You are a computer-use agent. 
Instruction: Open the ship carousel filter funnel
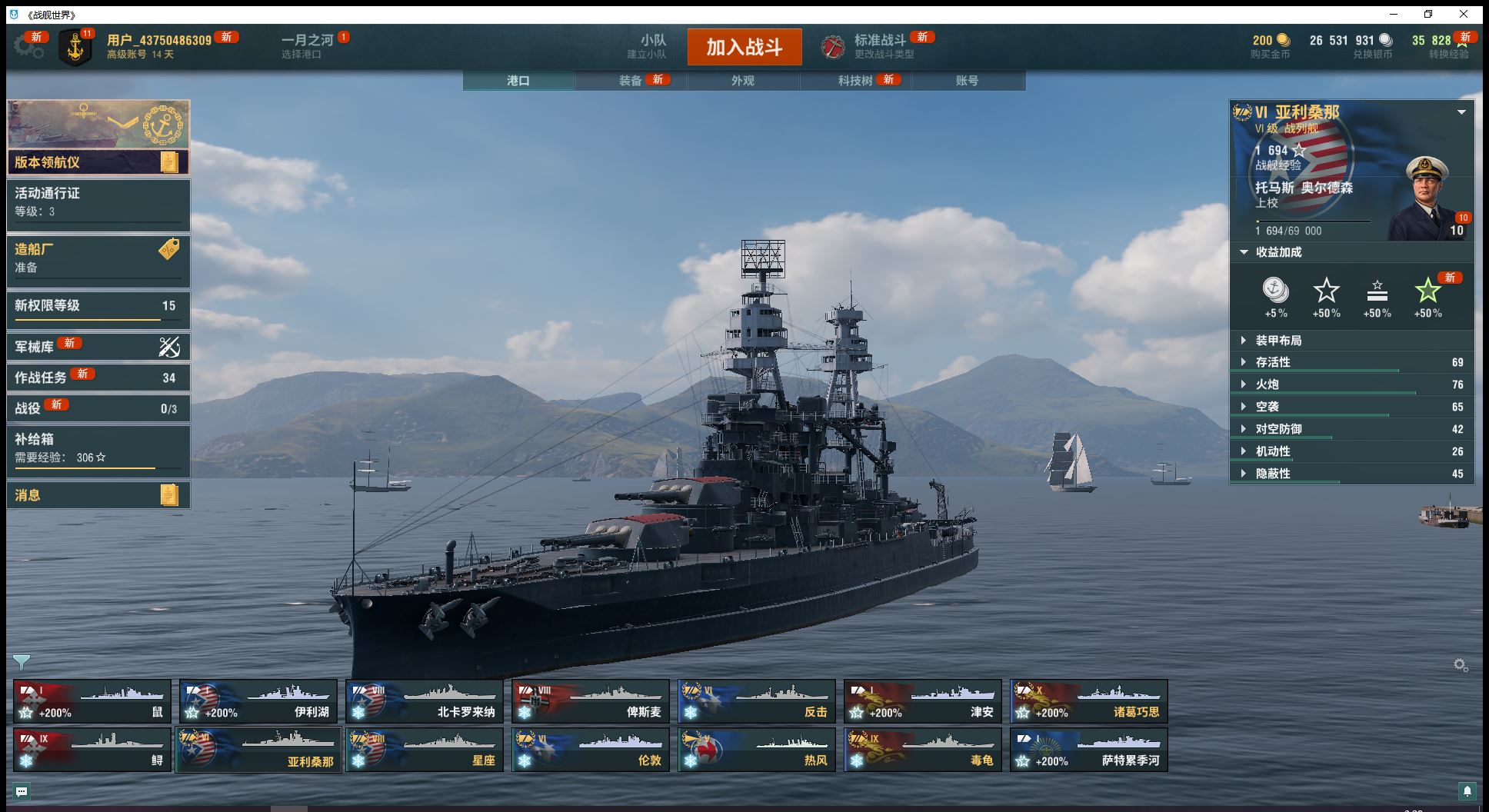coord(22,662)
